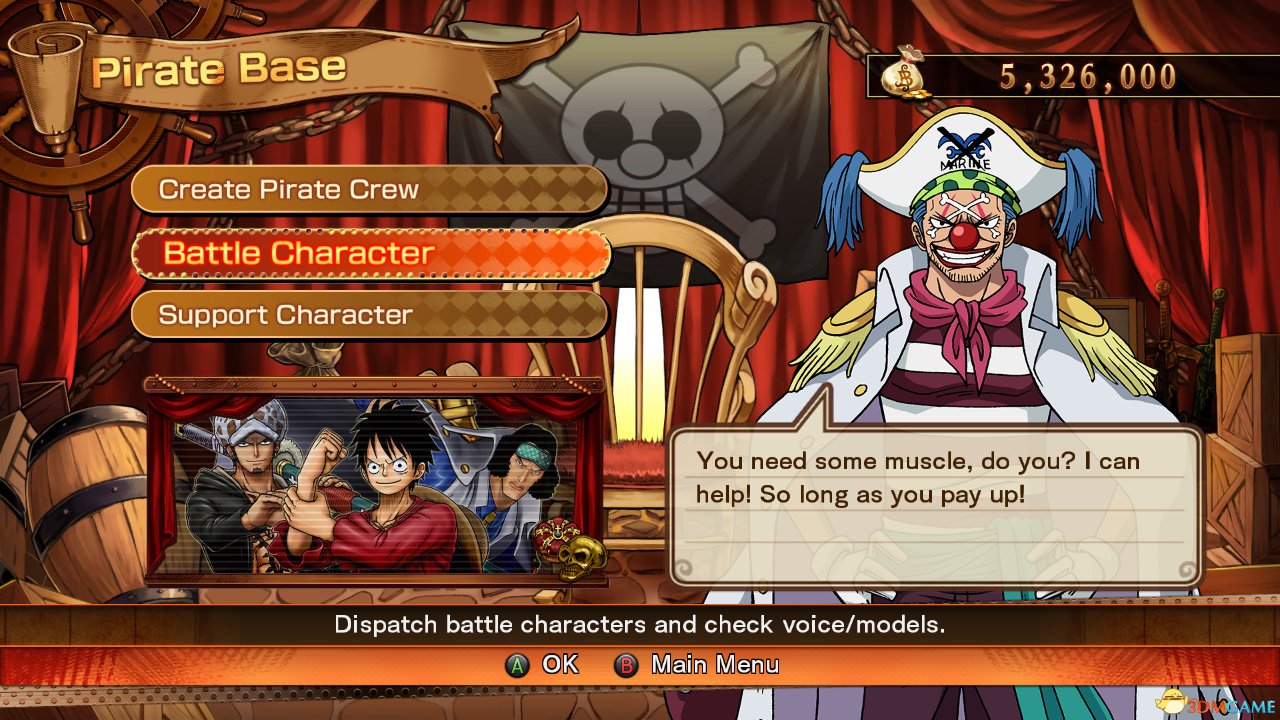1280x720 pixels.
Task: Choose the Support Character entry
Action: (369, 315)
